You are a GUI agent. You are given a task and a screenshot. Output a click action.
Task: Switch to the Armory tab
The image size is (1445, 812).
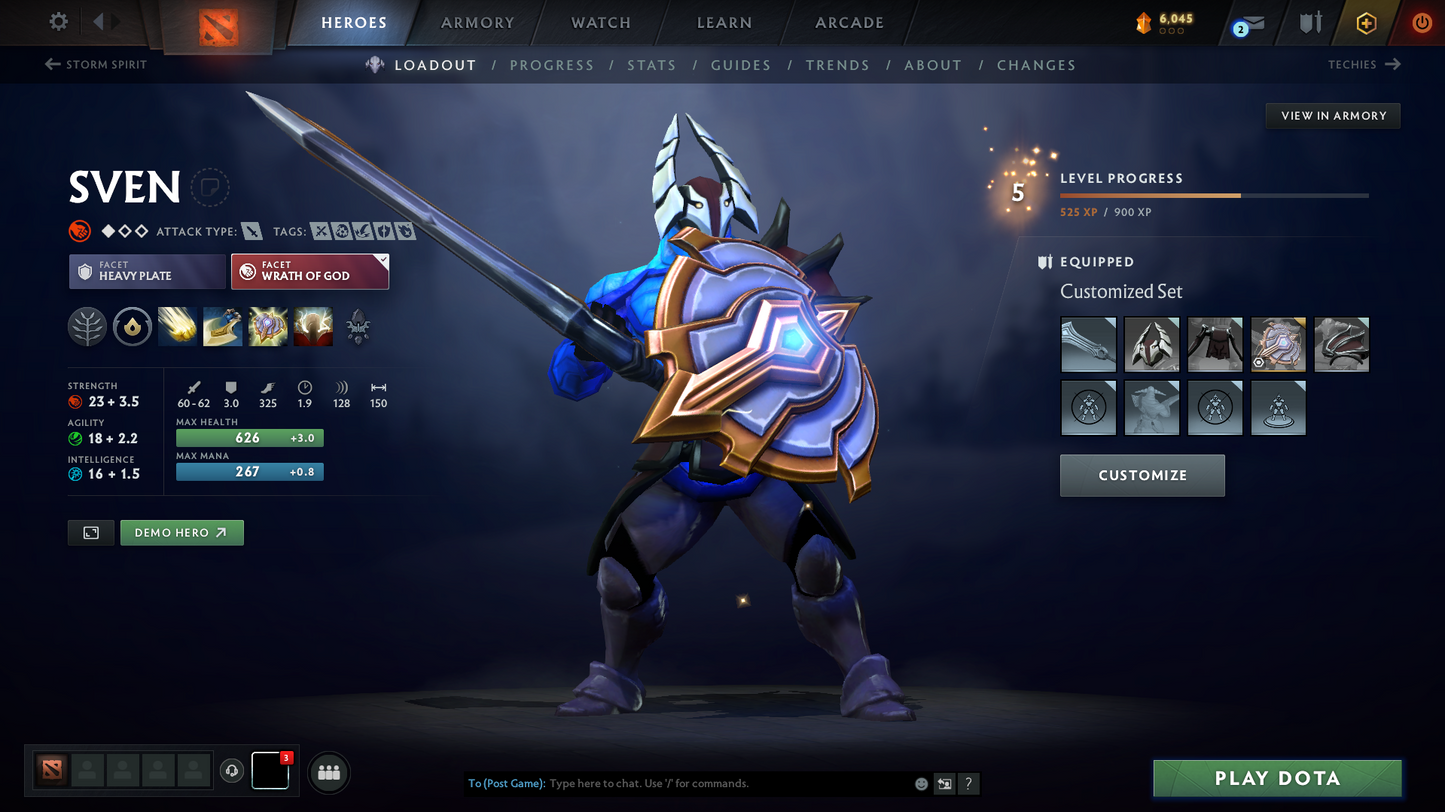click(x=477, y=22)
